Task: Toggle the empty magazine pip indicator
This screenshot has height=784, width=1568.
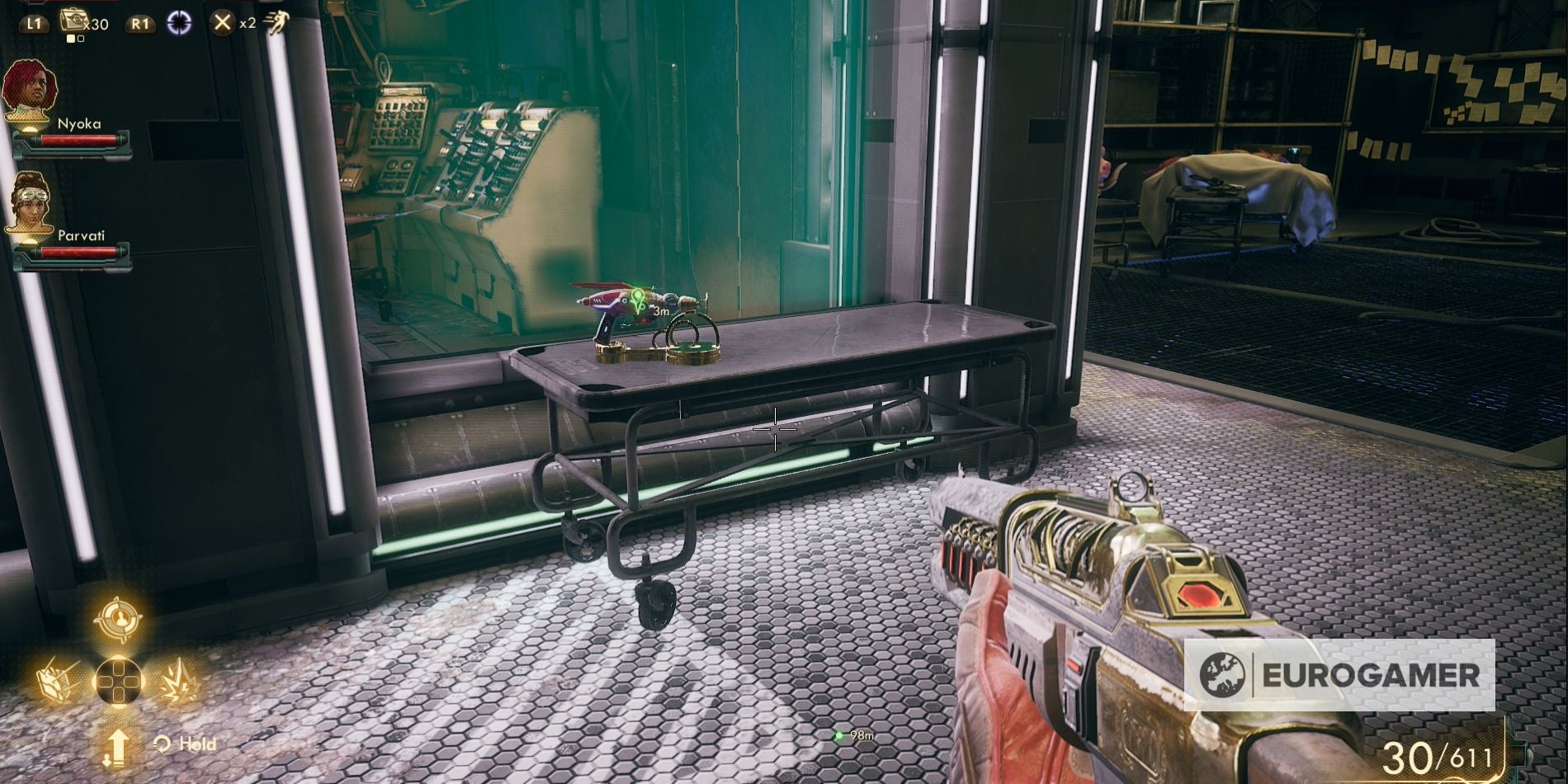Action: point(79,38)
